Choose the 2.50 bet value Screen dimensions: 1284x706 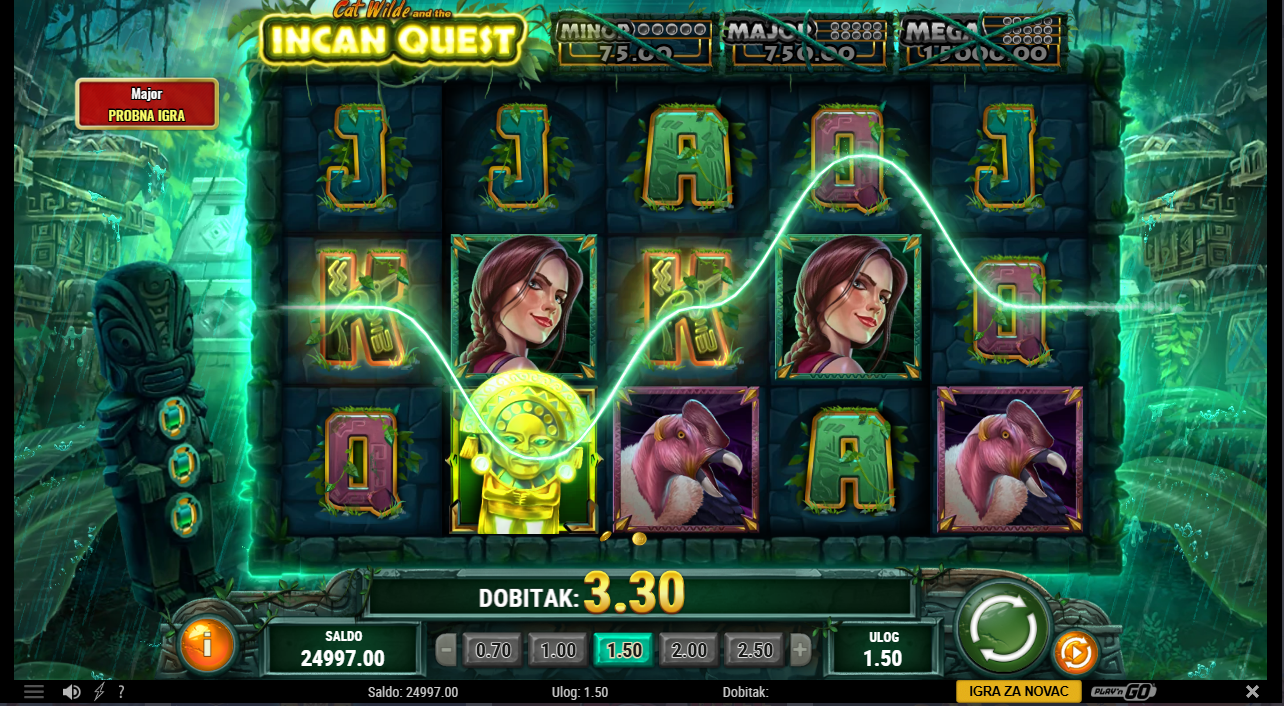click(x=755, y=651)
